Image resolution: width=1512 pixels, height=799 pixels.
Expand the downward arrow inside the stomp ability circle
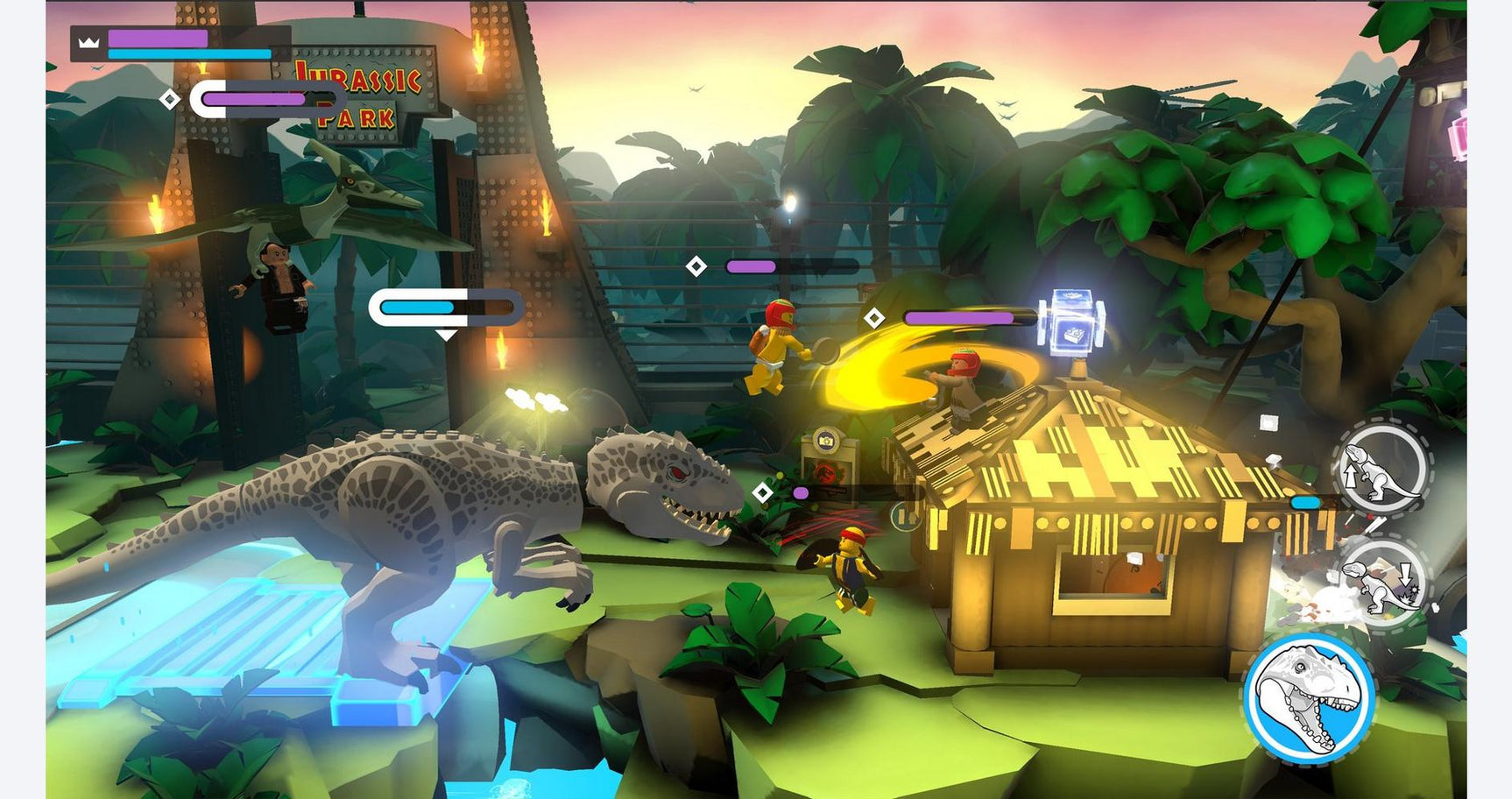[x=1404, y=576]
